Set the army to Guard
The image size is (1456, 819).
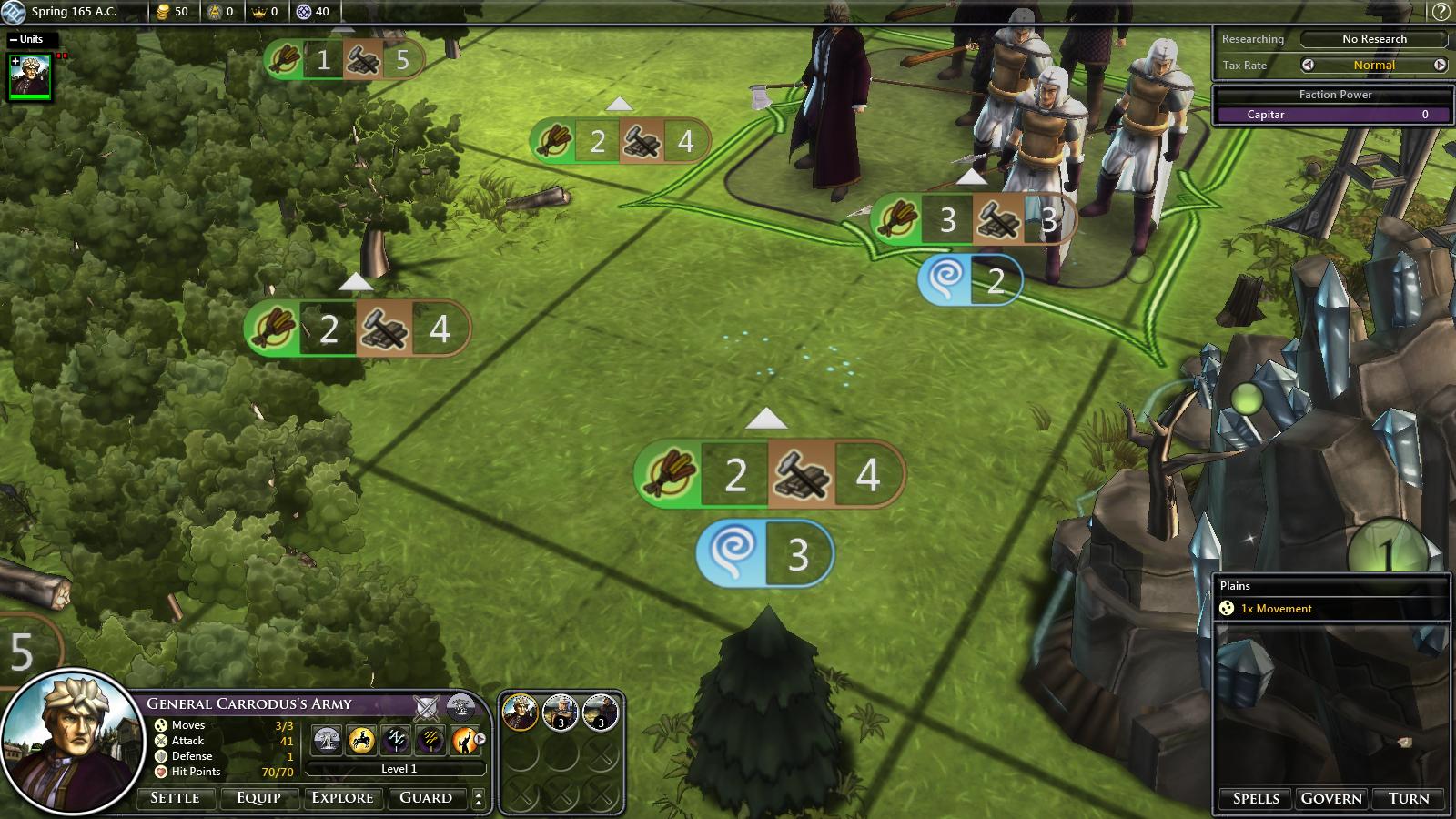pyautogui.click(x=426, y=798)
